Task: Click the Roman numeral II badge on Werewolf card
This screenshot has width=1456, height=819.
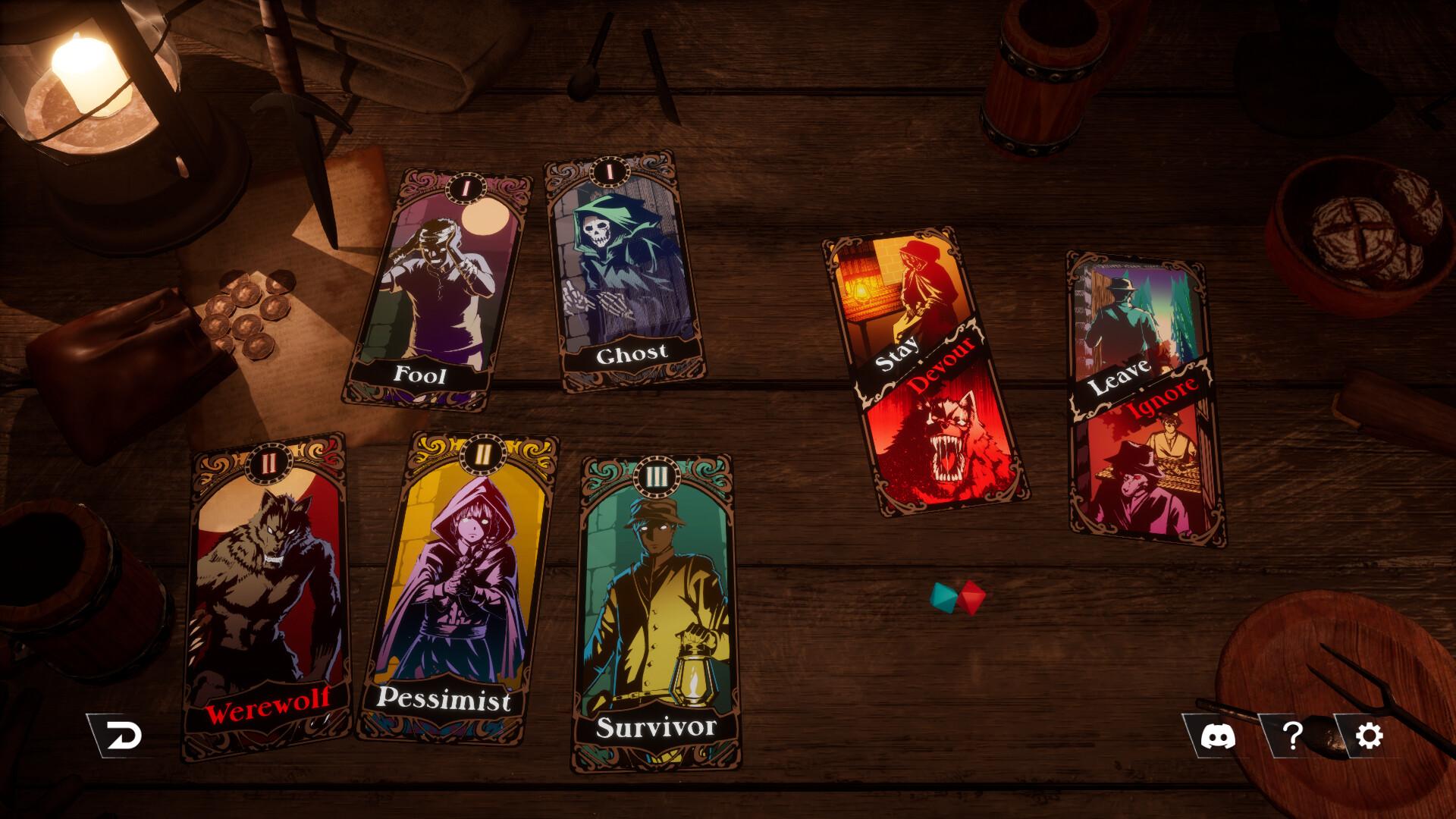Action: [270, 464]
